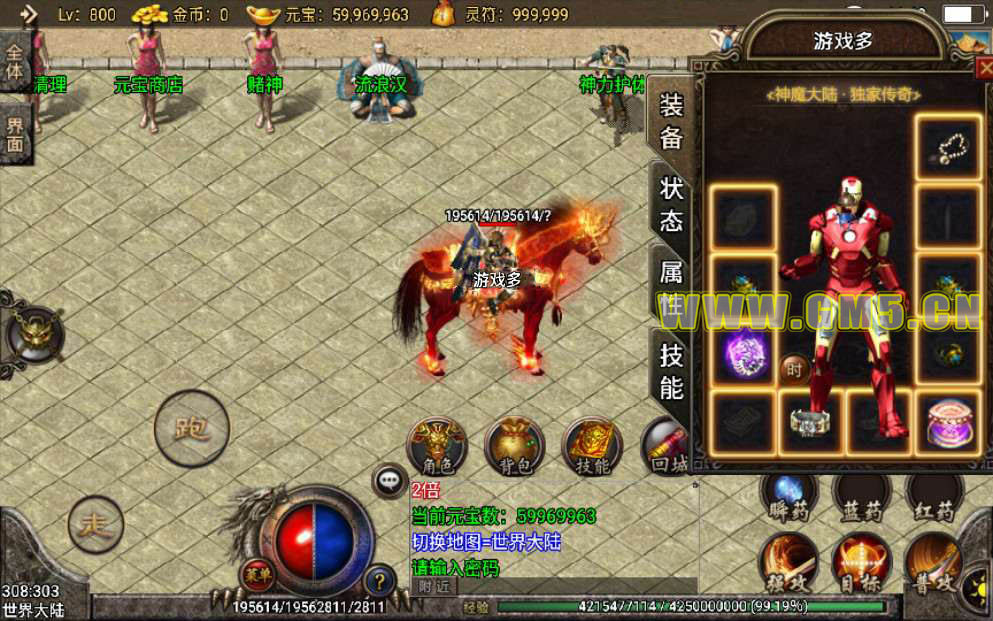Click the question mark help button
This screenshot has width=993, height=621.
point(379,579)
